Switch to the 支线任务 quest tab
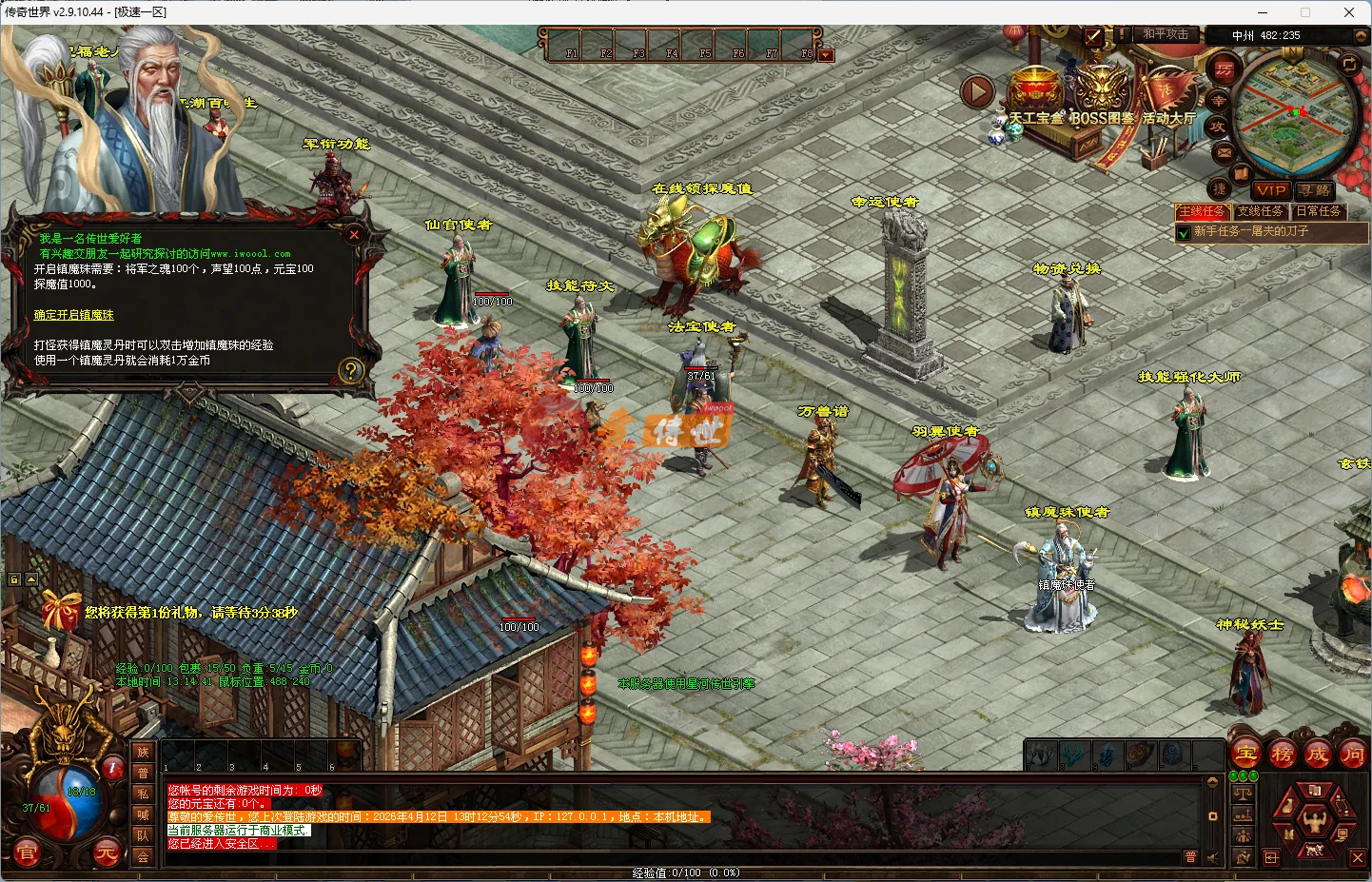The image size is (1372, 882). pos(1261,210)
